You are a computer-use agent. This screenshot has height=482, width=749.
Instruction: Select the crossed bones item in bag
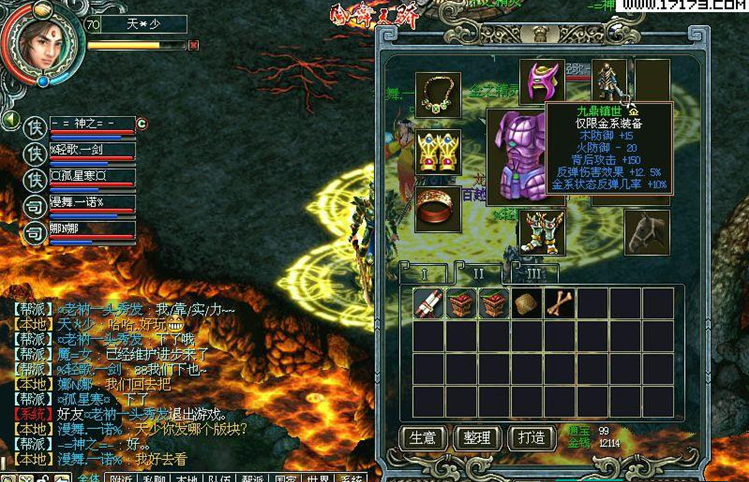click(x=556, y=304)
